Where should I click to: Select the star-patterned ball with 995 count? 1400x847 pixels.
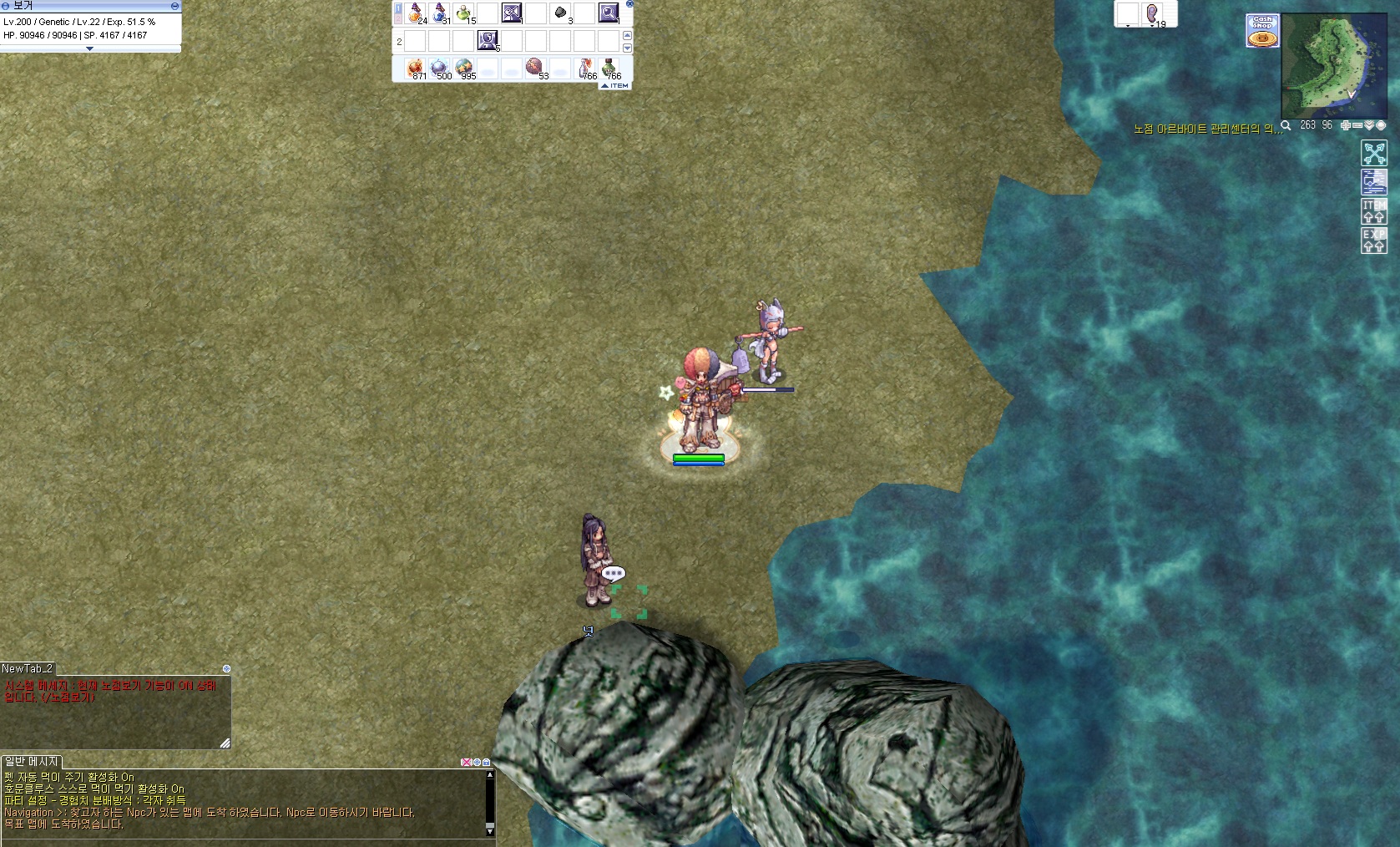tap(464, 68)
